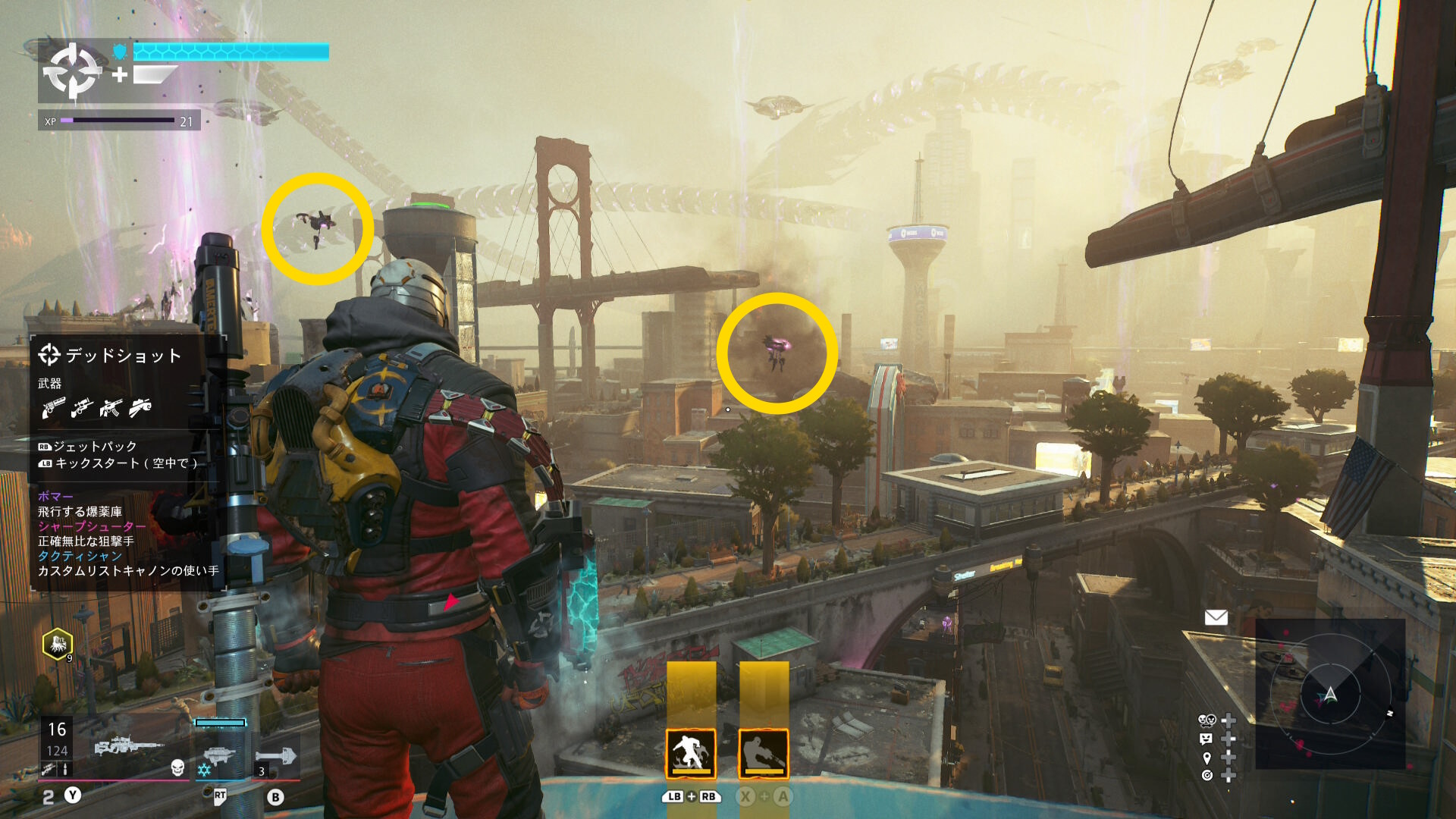Screen dimensions: 1456x819
Task: Select the heavy weapon icon under 武器
Action: 140,408
